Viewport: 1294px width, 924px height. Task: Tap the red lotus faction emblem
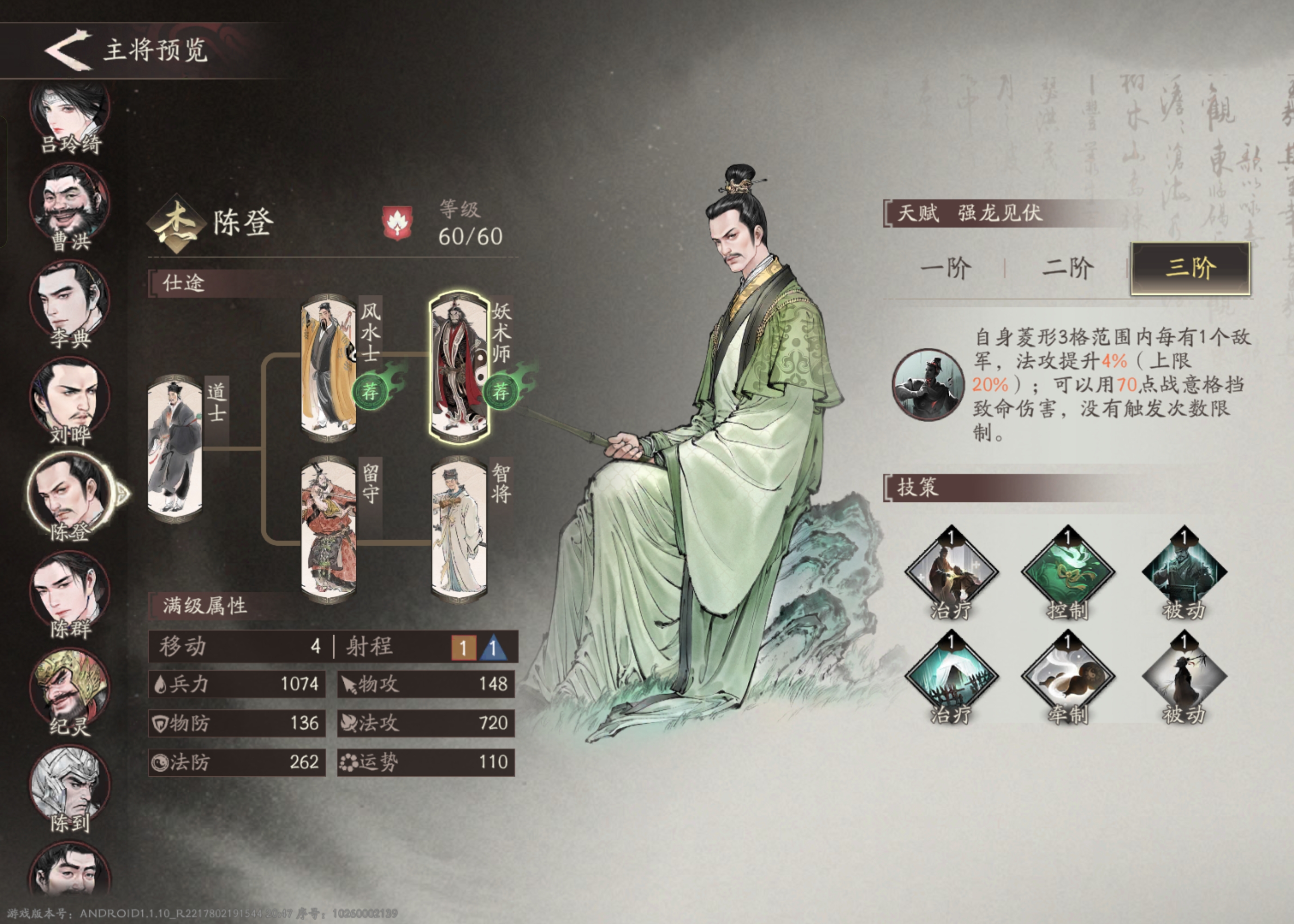[x=397, y=223]
